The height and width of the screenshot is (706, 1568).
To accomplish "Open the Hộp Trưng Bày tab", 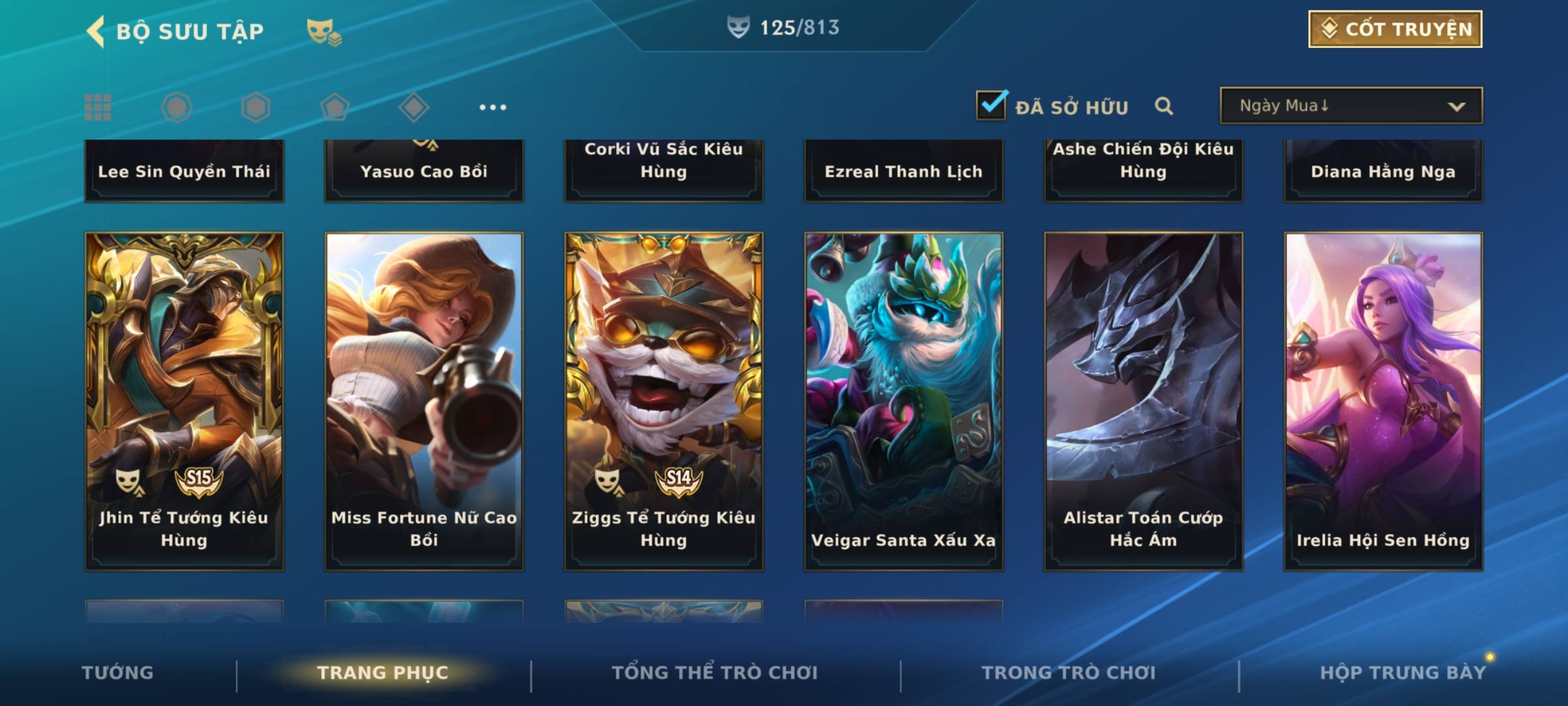I will tap(1403, 672).
